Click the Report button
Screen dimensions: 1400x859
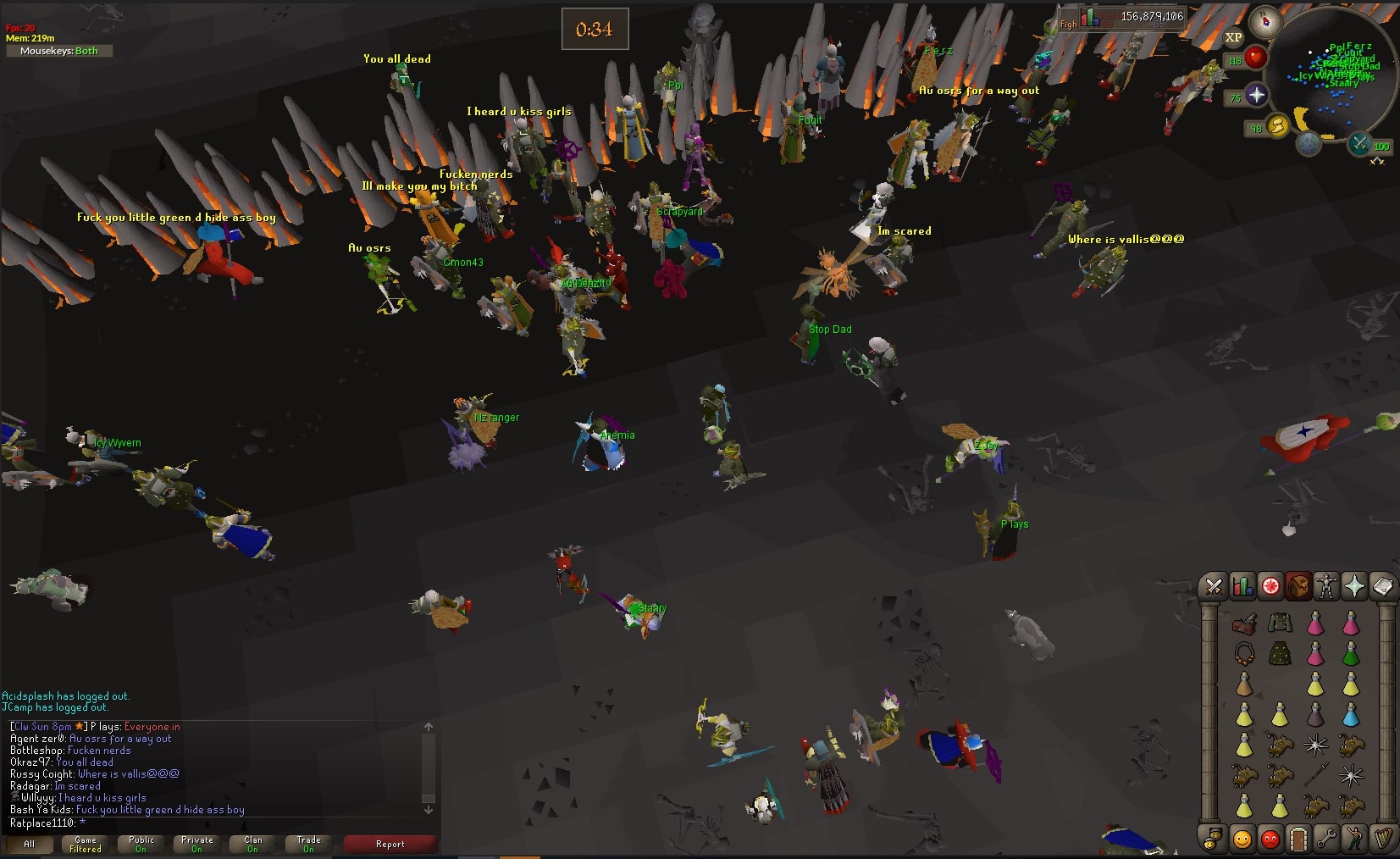tap(390, 843)
